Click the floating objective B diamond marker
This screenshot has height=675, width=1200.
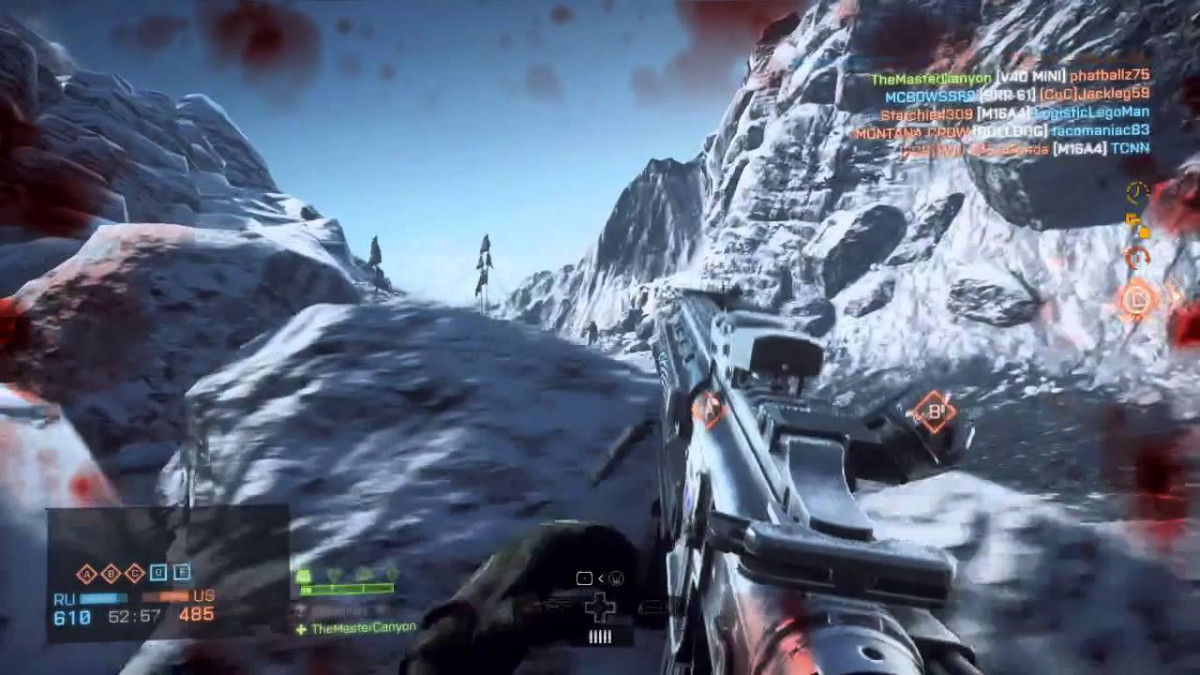tap(933, 412)
